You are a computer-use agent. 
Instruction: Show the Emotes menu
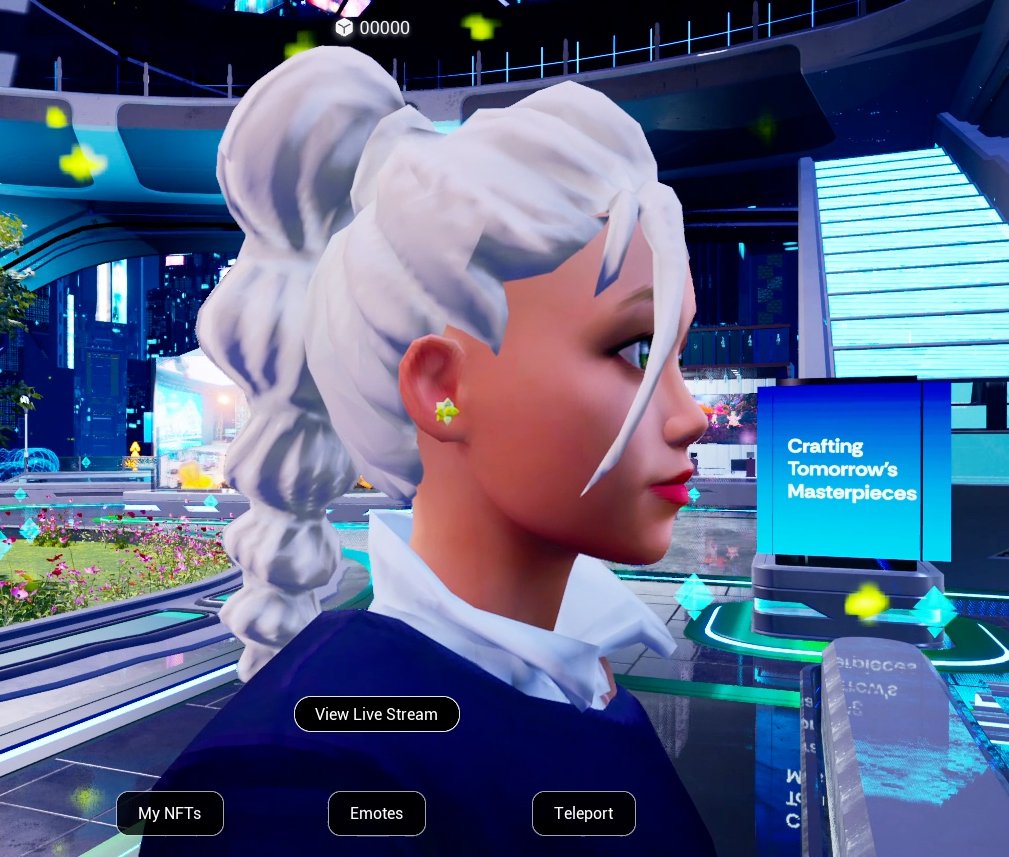point(377,813)
